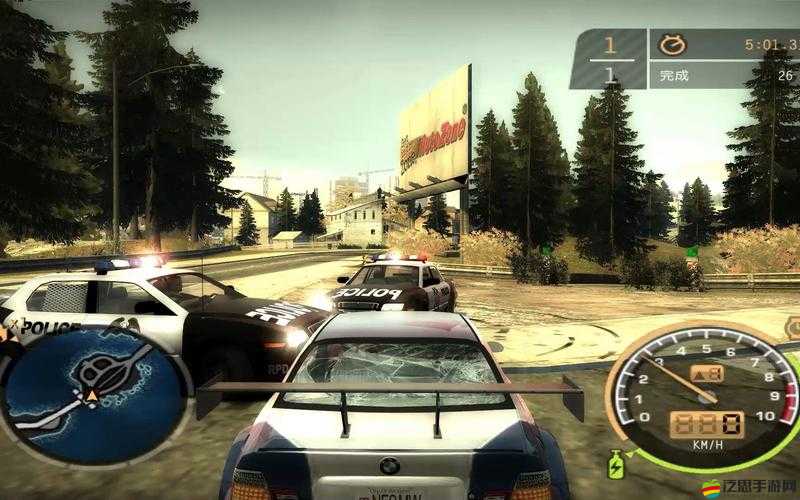Select the nitrous bottle icon
Viewport: 800px width, 500px height.
[x=618, y=465]
